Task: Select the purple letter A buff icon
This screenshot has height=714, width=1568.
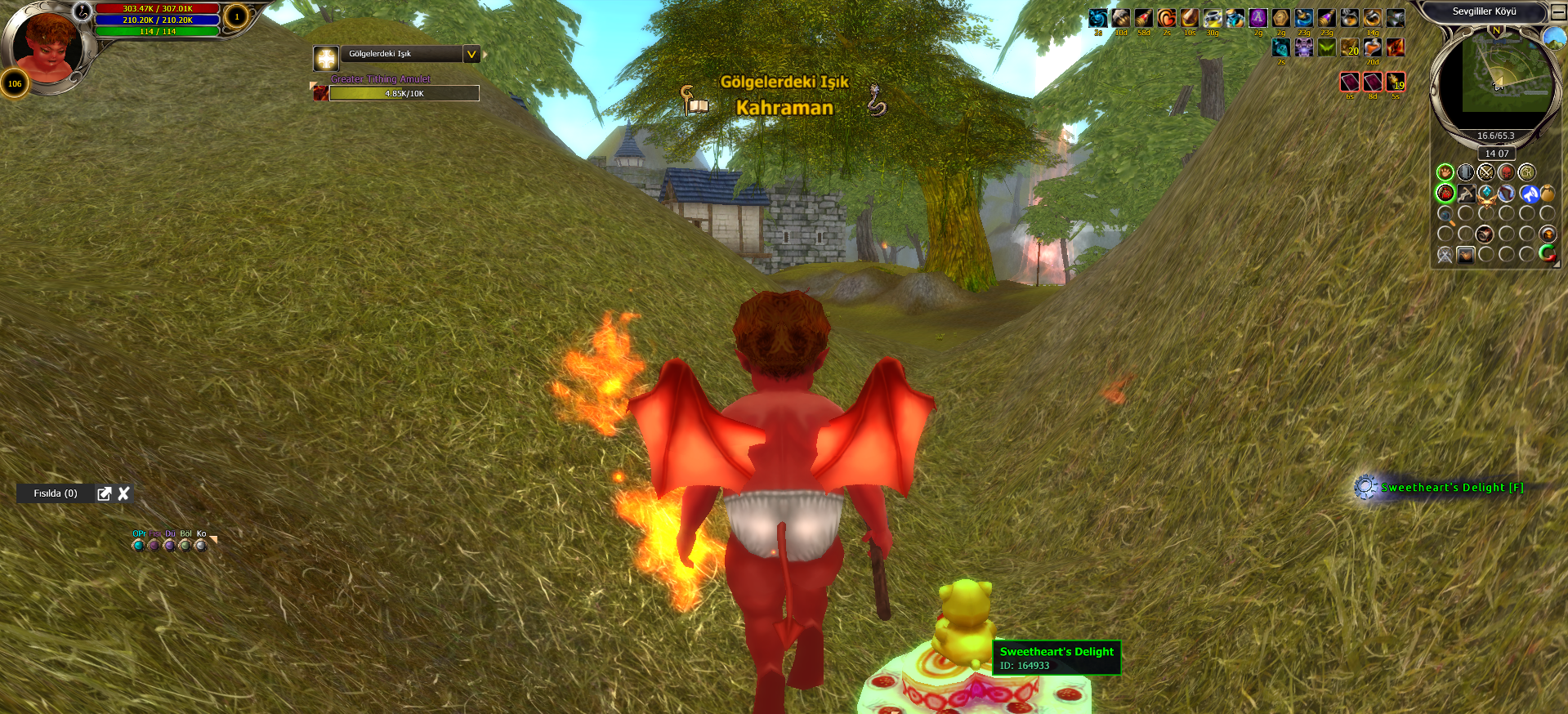Action: pos(1258,18)
